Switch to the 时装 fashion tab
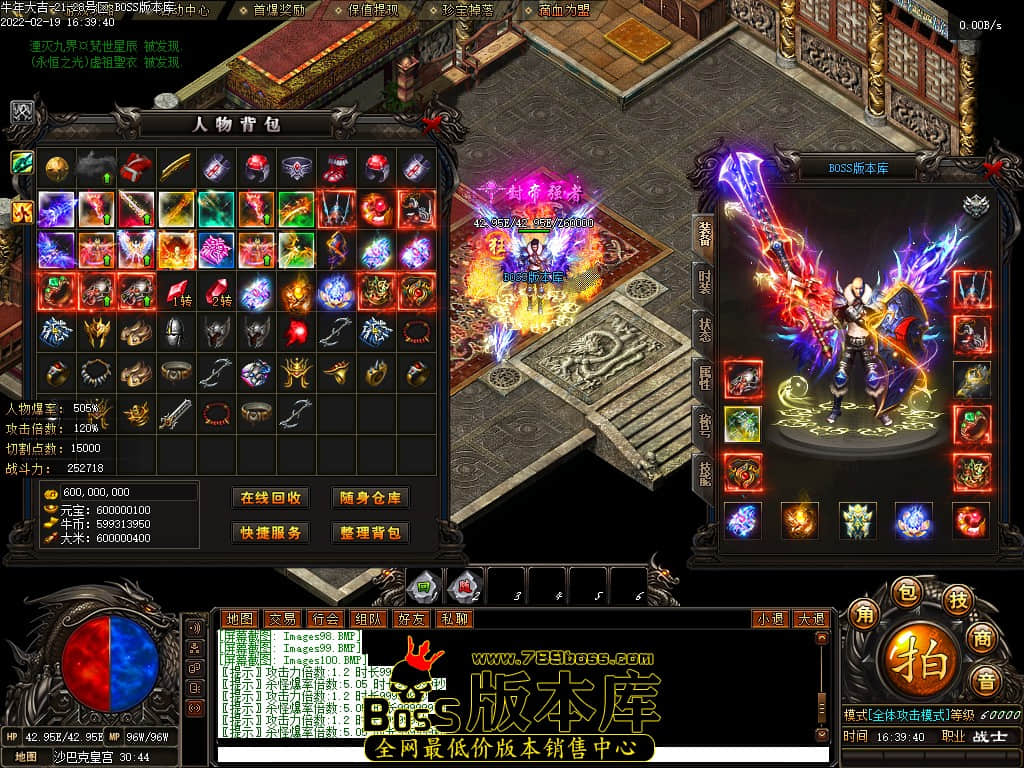1024x768 pixels. [x=703, y=279]
